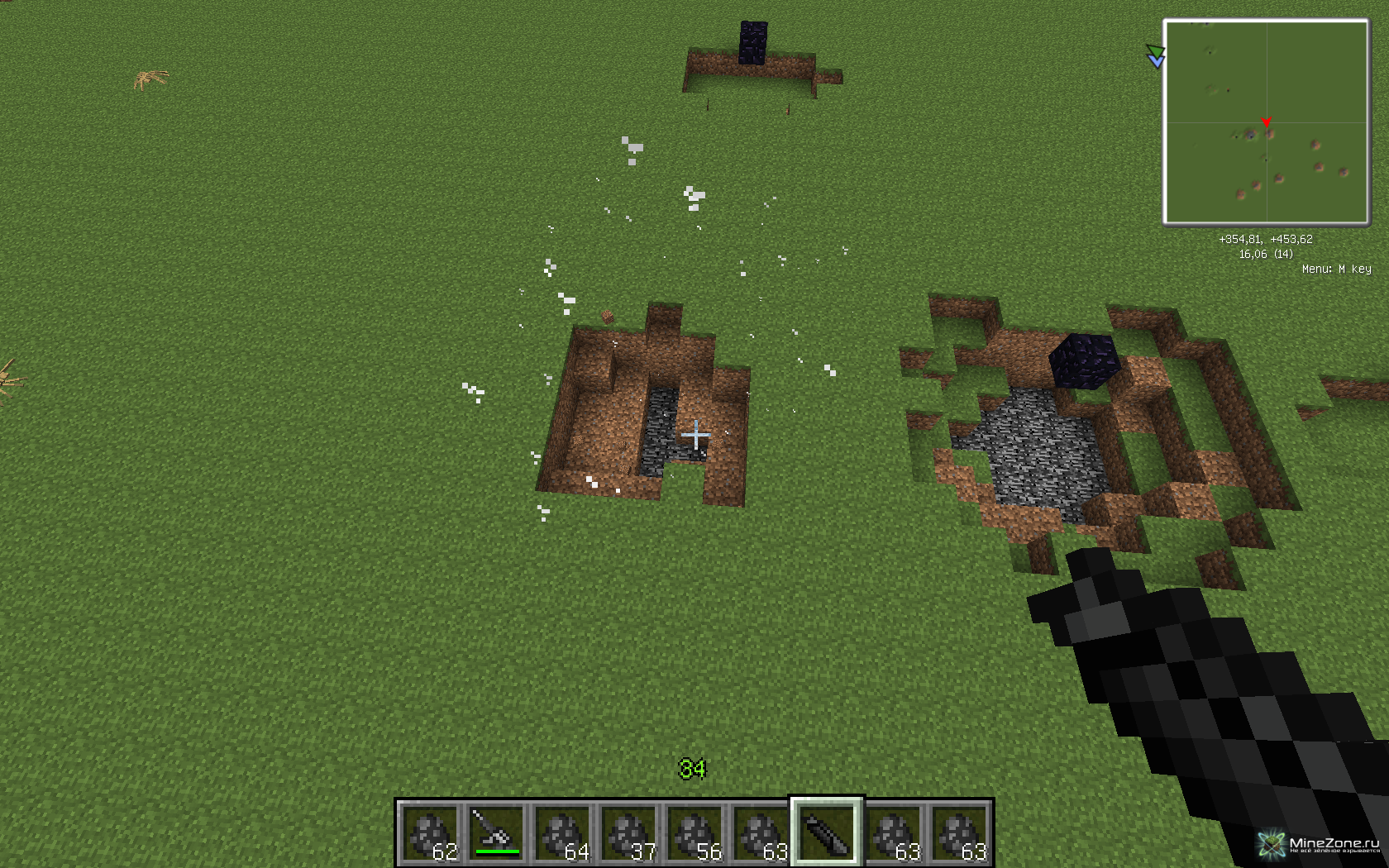The height and width of the screenshot is (868, 1389).
Task: Click the MineZone.ru watermark logo
Action: click(x=1319, y=844)
